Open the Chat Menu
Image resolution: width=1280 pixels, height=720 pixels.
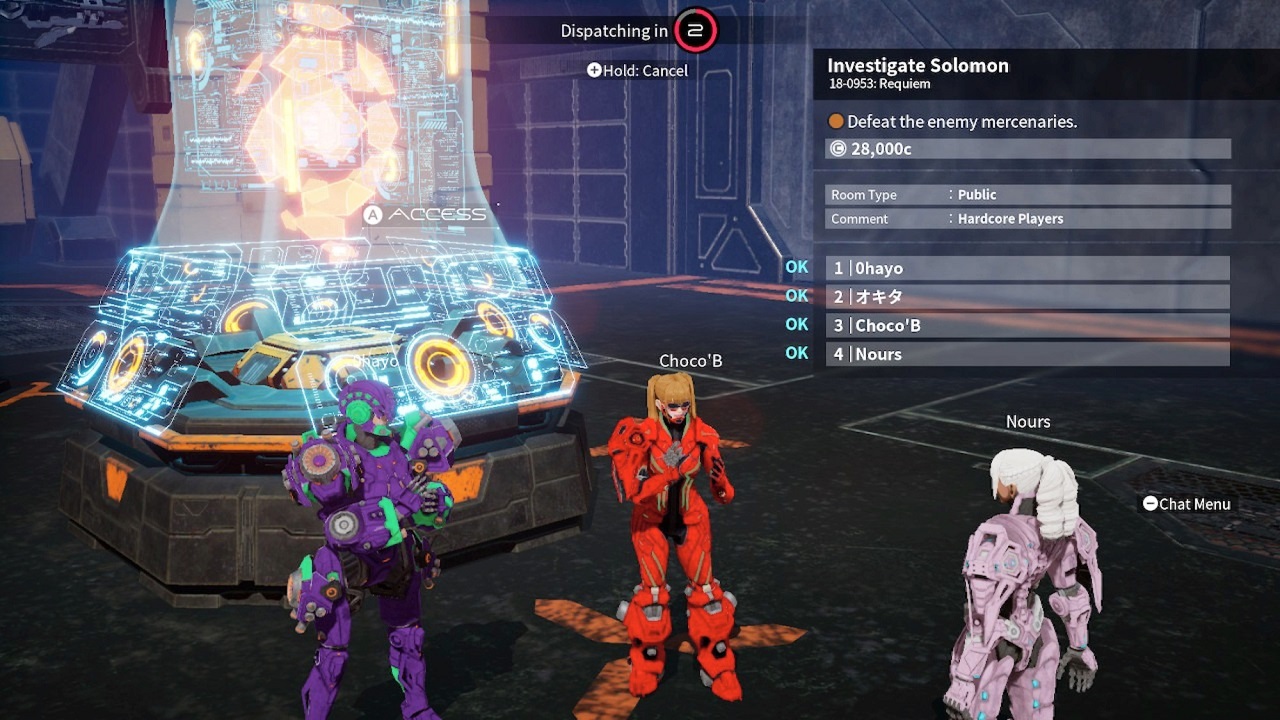point(1186,504)
